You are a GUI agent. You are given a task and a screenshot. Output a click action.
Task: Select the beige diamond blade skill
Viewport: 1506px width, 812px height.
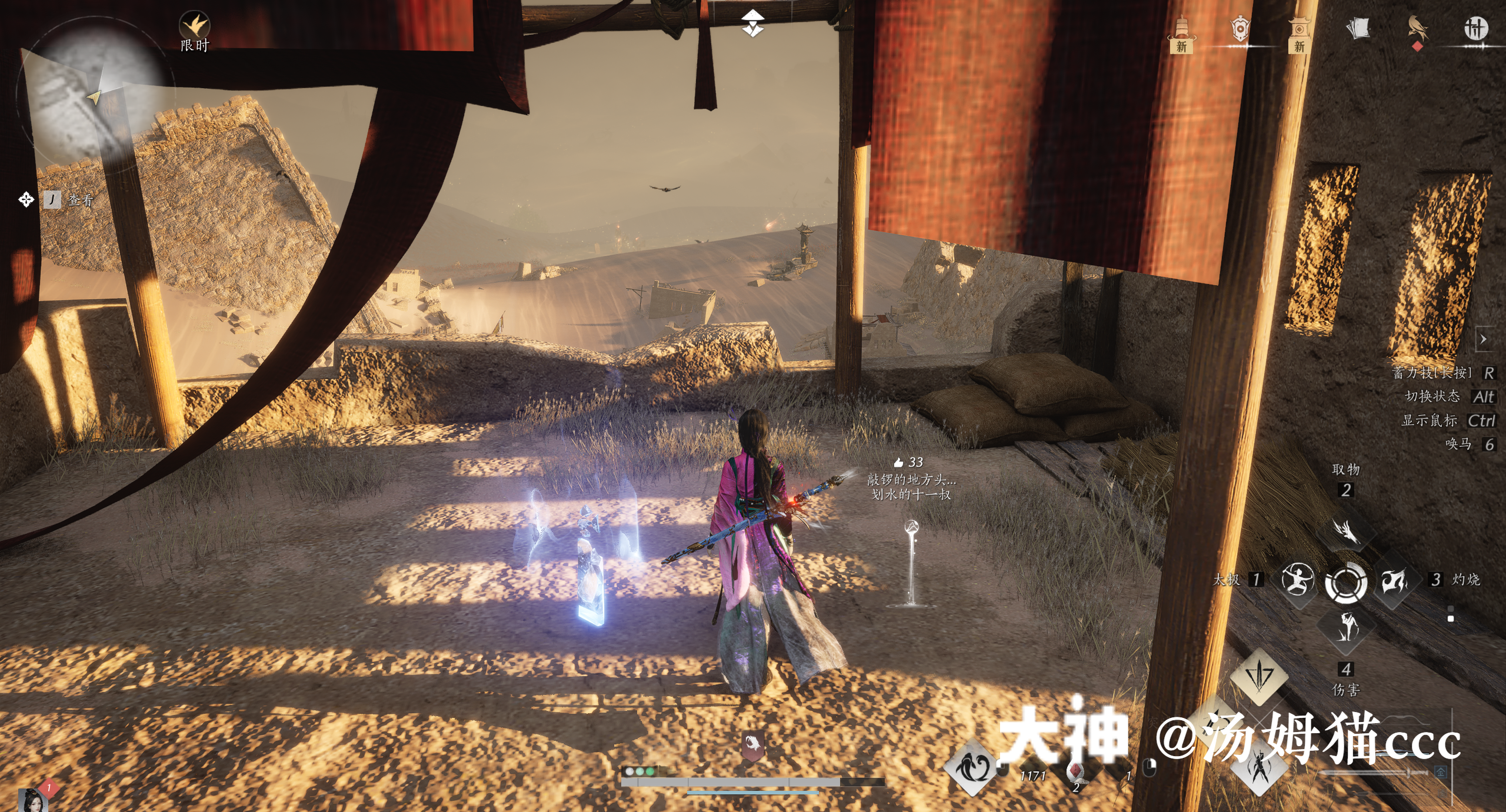click(1259, 676)
